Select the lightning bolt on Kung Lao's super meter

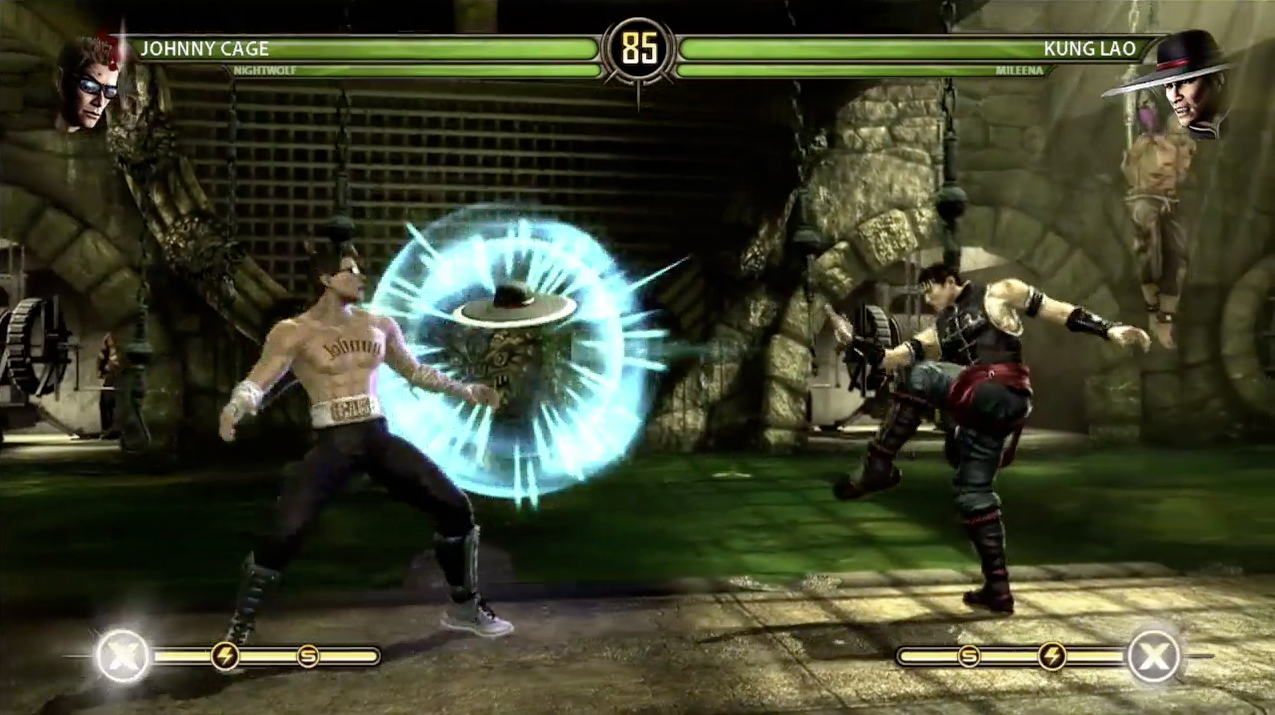1051,656
